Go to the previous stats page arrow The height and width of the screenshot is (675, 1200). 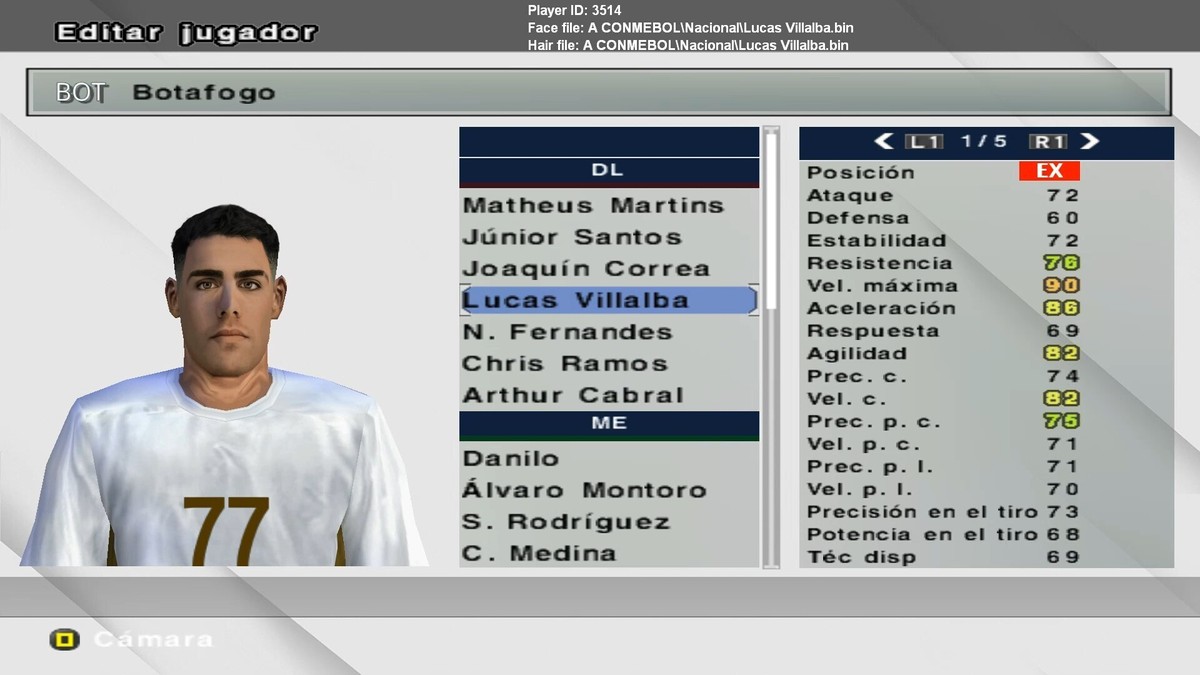pyautogui.click(x=883, y=142)
